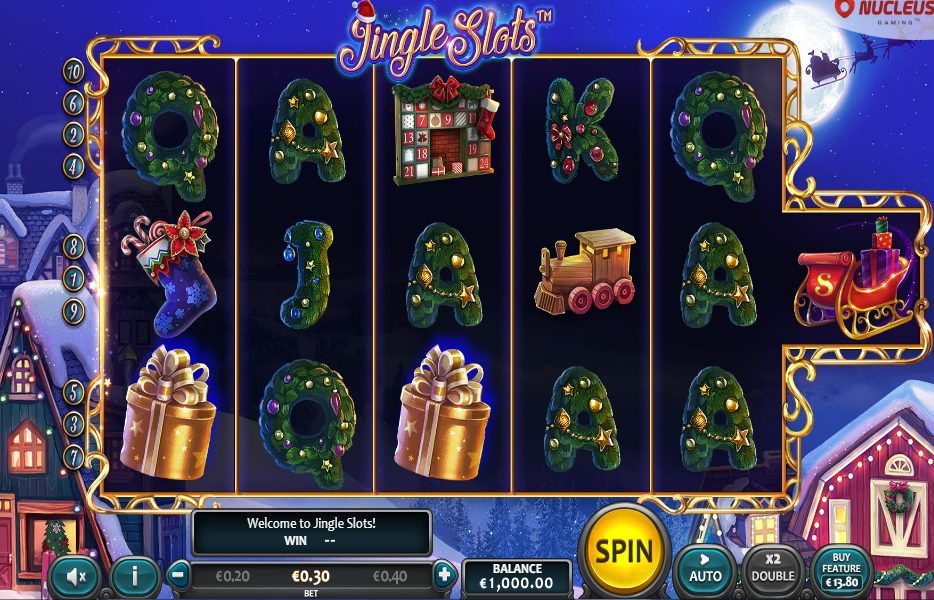Show payline number 6

(x=74, y=102)
